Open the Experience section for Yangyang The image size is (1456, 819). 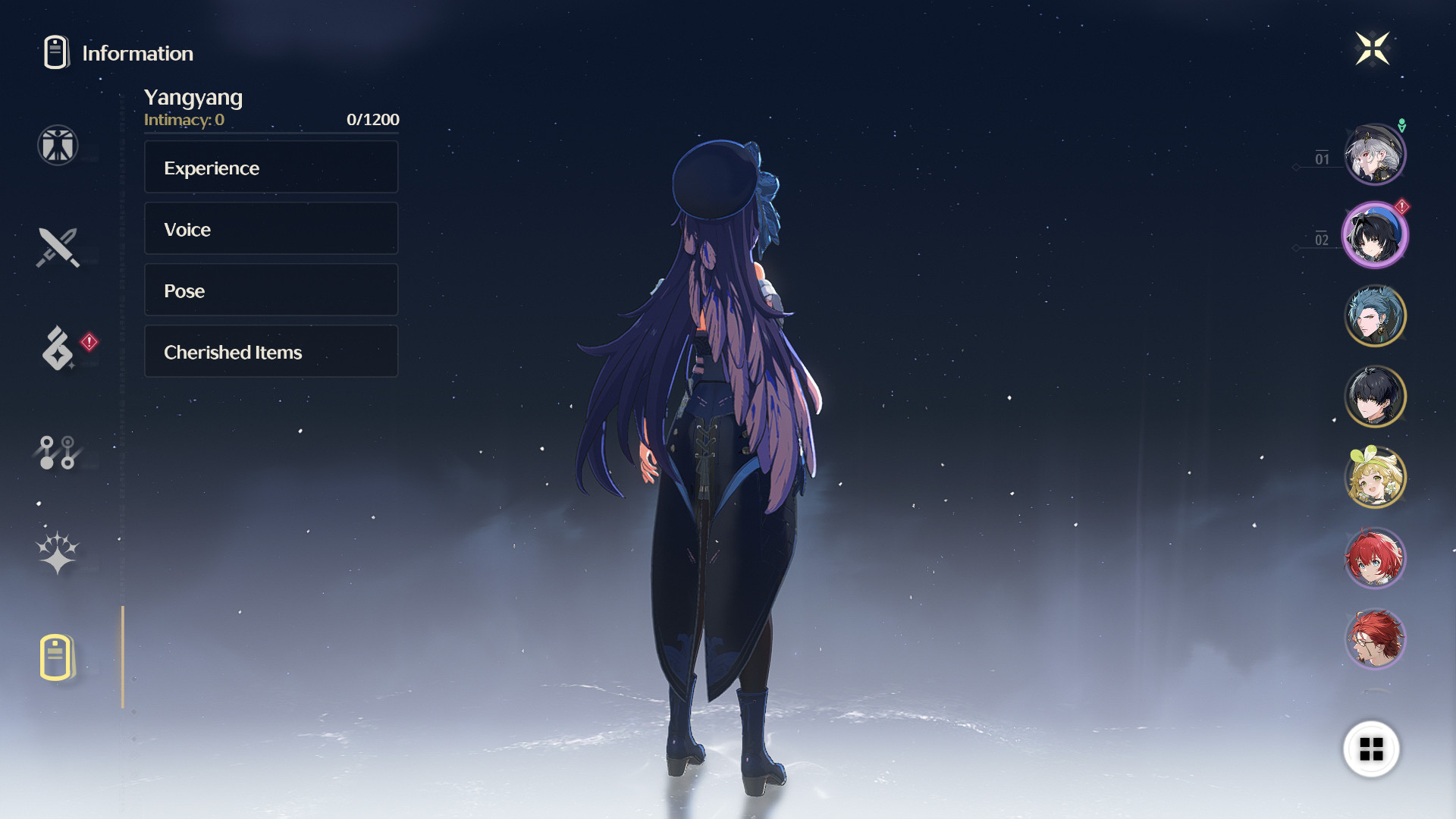pyautogui.click(x=271, y=167)
